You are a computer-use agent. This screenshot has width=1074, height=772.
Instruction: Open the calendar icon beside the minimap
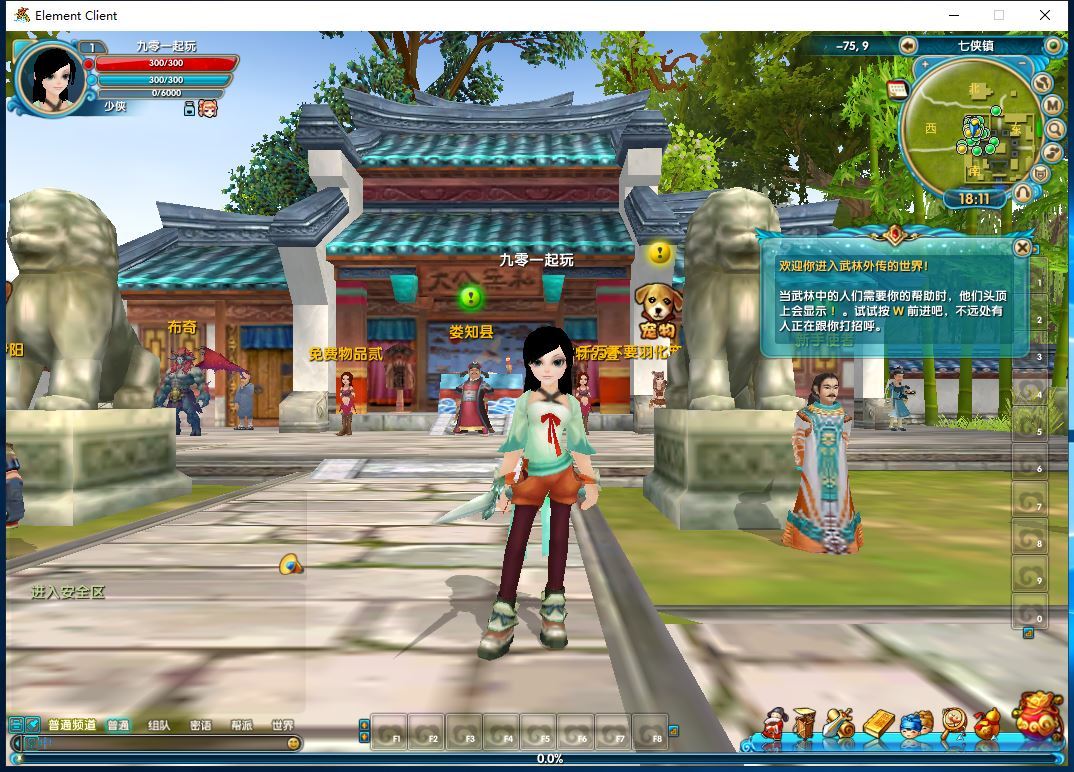pos(896,89)
